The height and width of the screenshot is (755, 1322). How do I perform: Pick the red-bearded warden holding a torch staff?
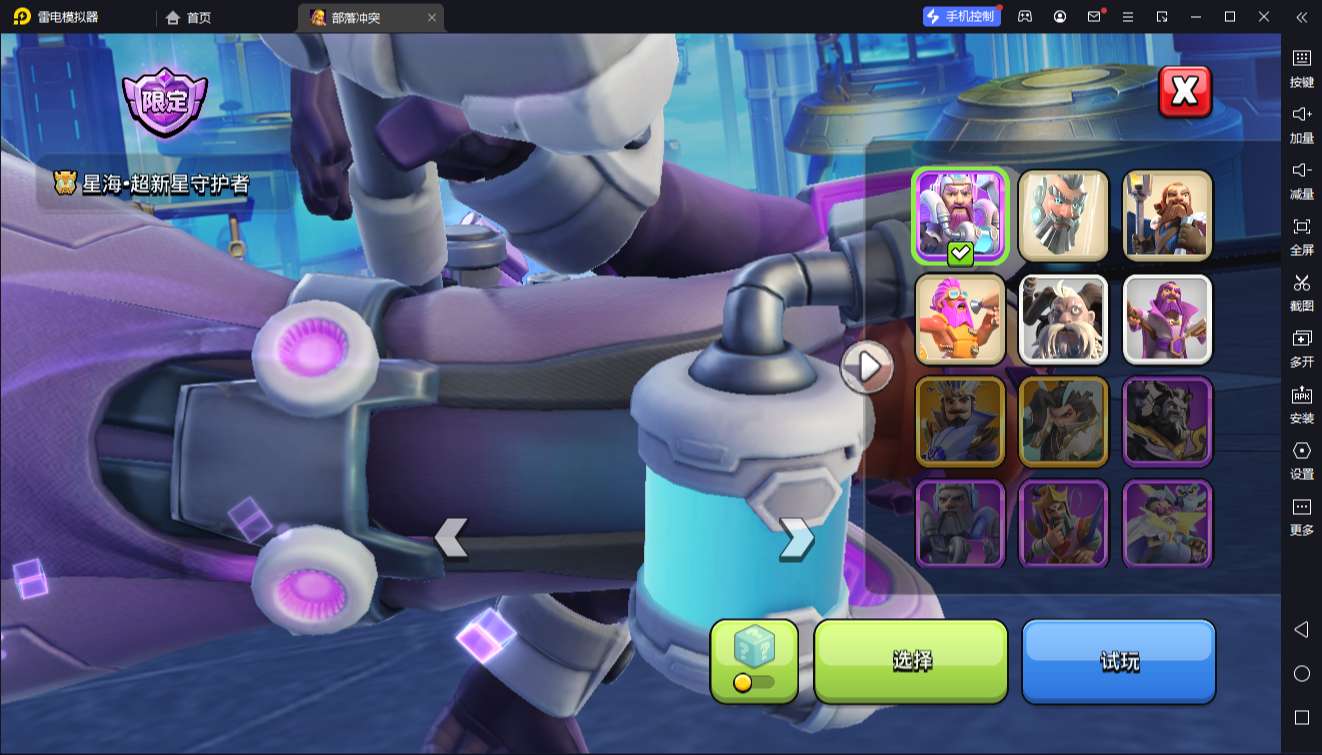pyautogui.click(x=1167, y=216)
